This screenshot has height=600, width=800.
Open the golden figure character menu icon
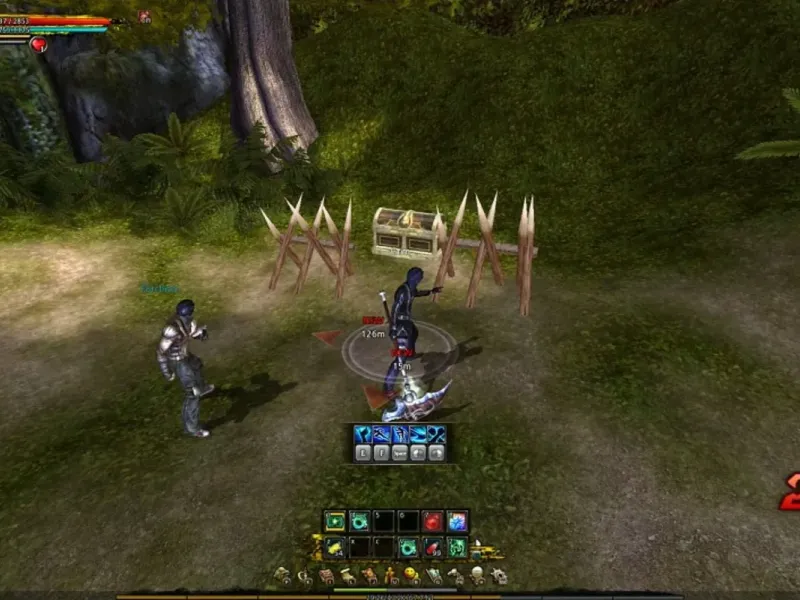click(390, 576)
